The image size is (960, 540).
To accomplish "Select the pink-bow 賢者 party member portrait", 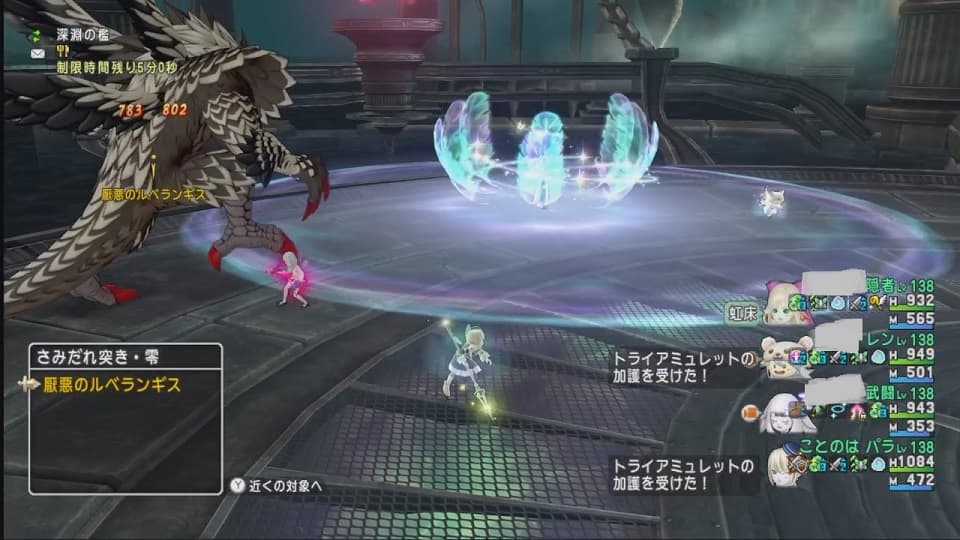I will [783, 304].
